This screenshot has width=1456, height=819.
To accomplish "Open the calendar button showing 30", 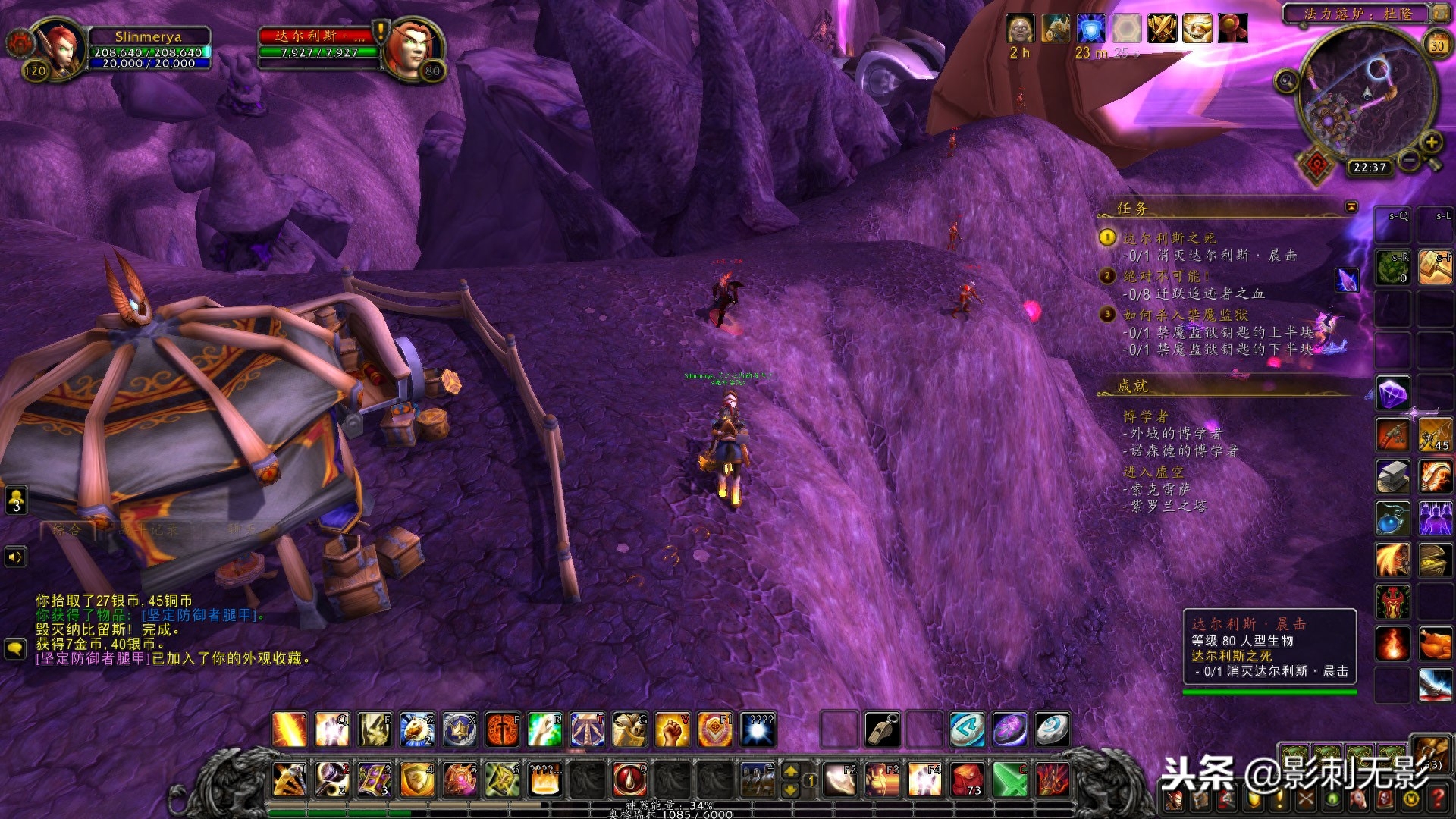I will tap(1437, 45).
